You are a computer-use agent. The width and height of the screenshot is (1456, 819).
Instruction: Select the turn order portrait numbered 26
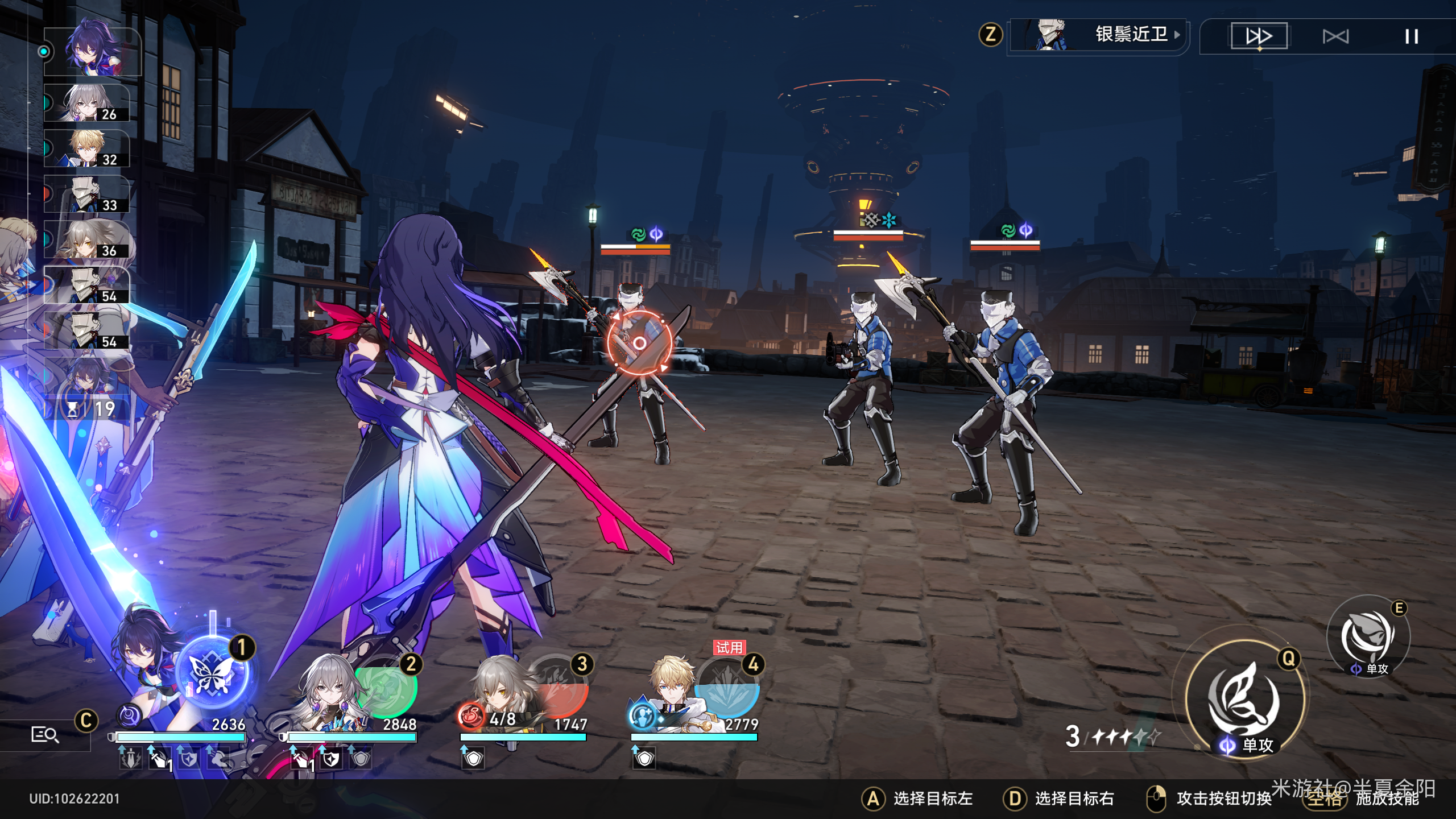coord(87,103)
